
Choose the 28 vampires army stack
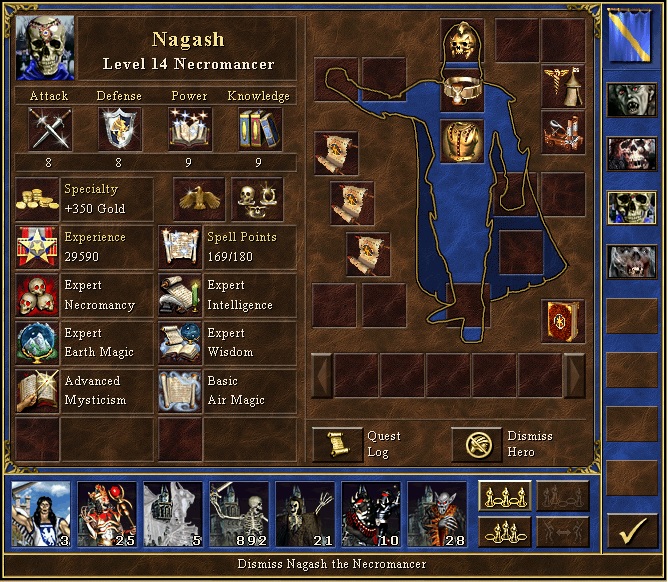coord(437,511)
